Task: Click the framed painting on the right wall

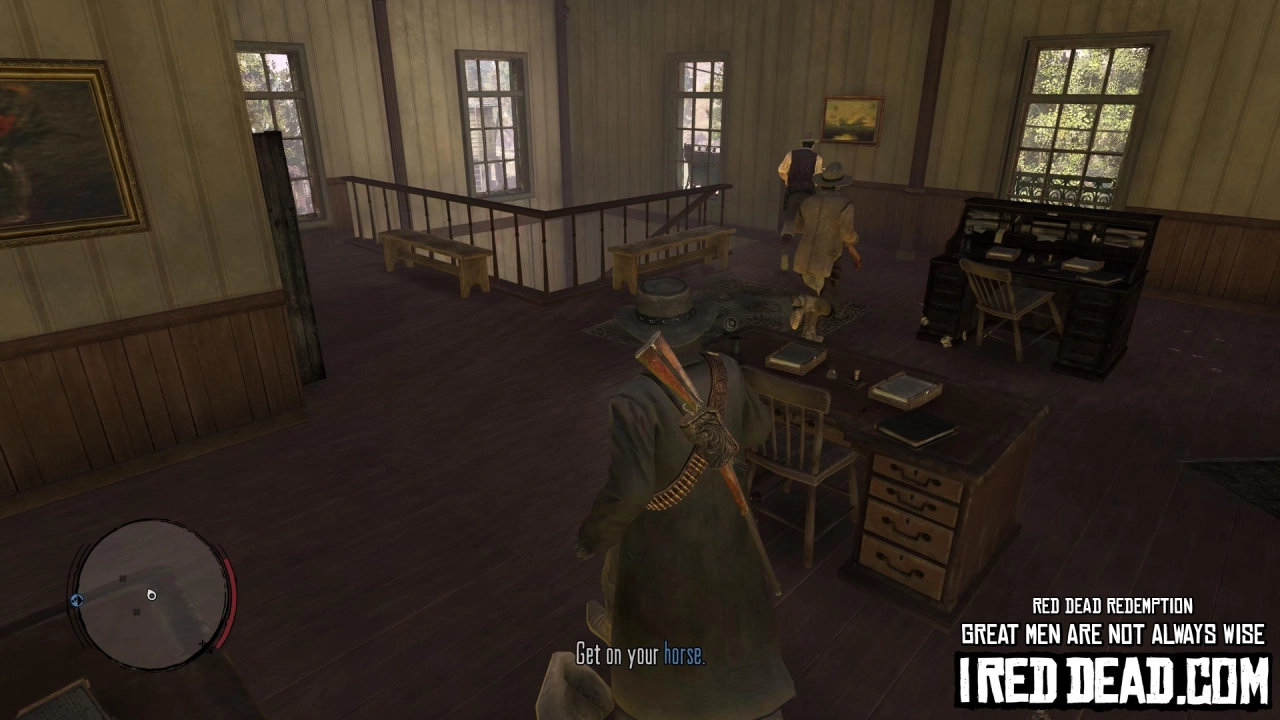Action: point(850,118)
